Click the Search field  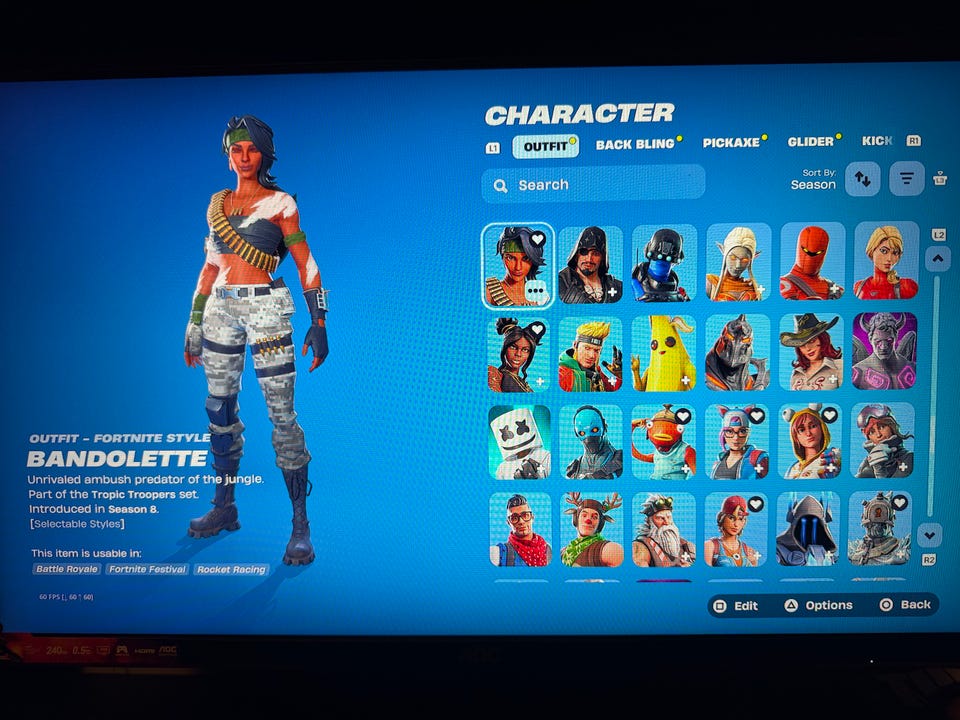click(x=593, y=185)
